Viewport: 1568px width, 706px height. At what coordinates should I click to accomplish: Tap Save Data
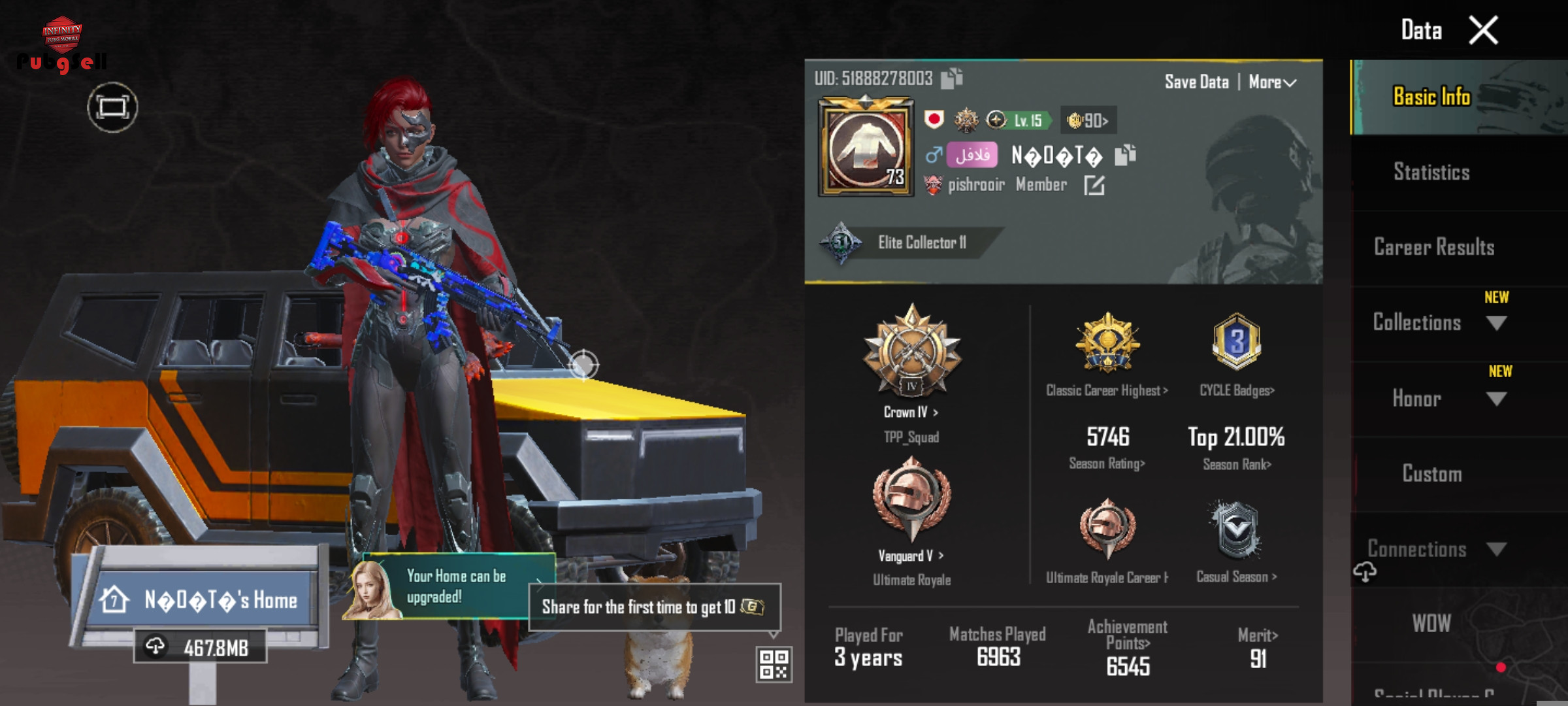coord(1196,82)
